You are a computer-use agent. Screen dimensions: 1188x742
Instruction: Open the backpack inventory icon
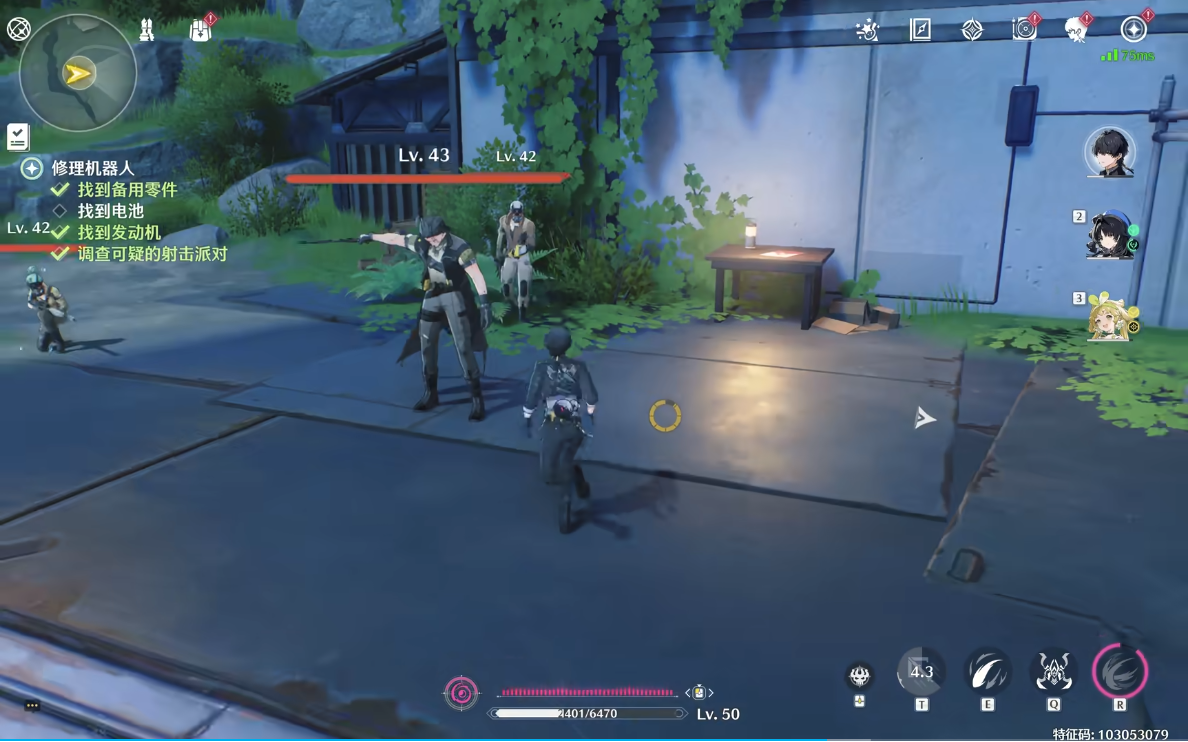point(201,29)
